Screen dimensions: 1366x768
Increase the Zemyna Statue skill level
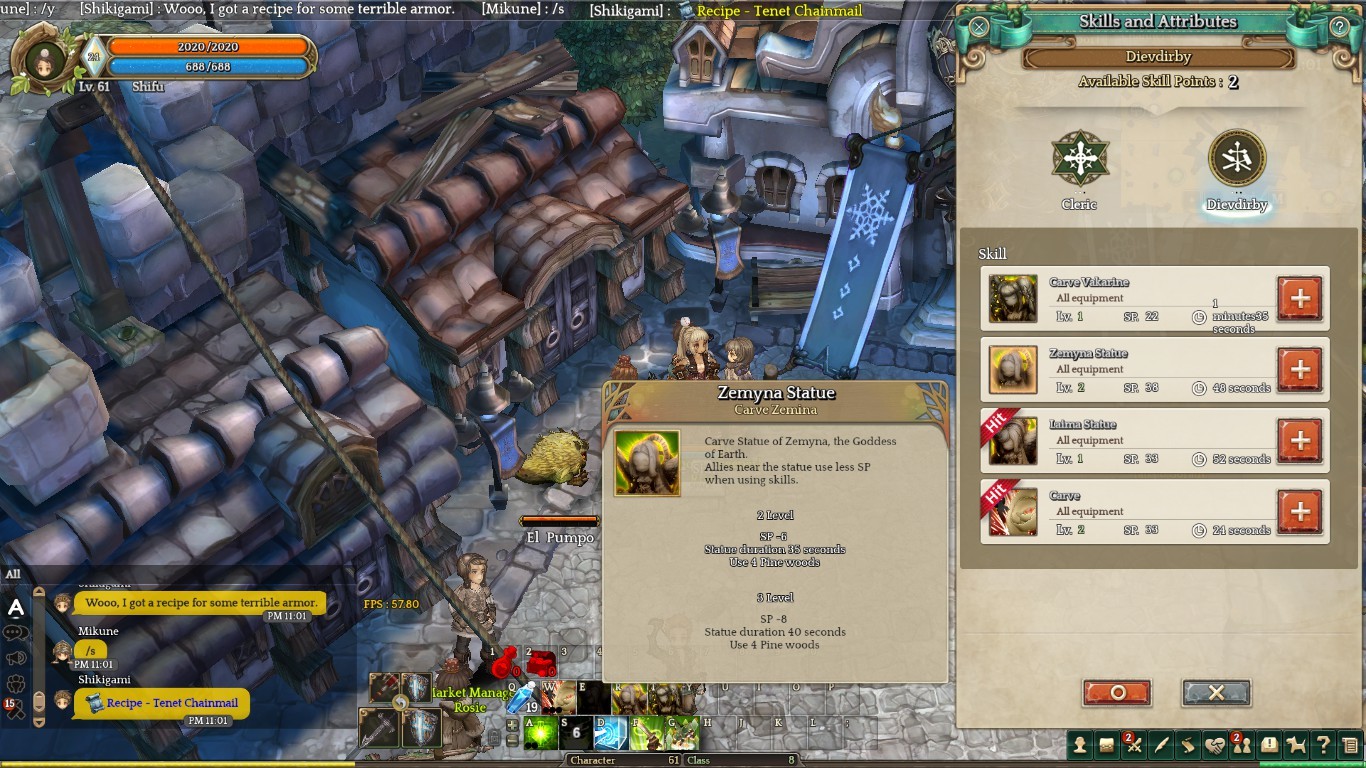(1300, 369)
